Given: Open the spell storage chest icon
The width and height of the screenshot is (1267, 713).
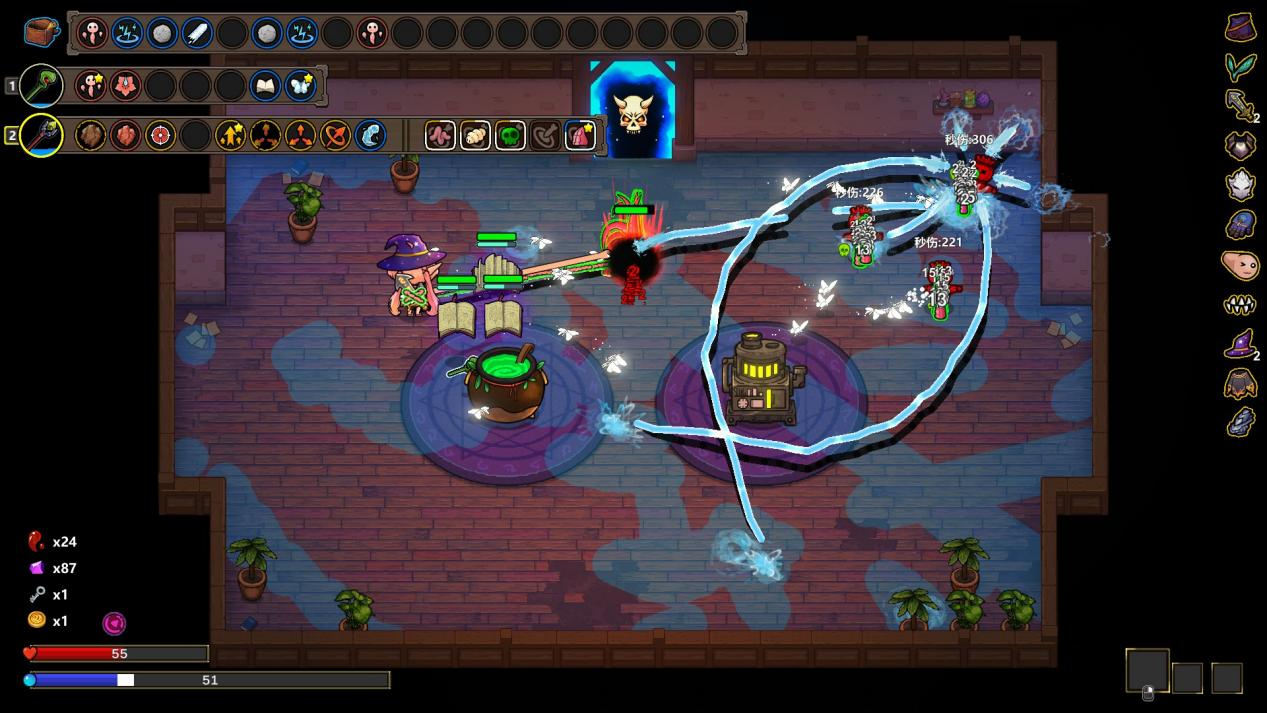Looking at the screenshot, I should [42, 32].
